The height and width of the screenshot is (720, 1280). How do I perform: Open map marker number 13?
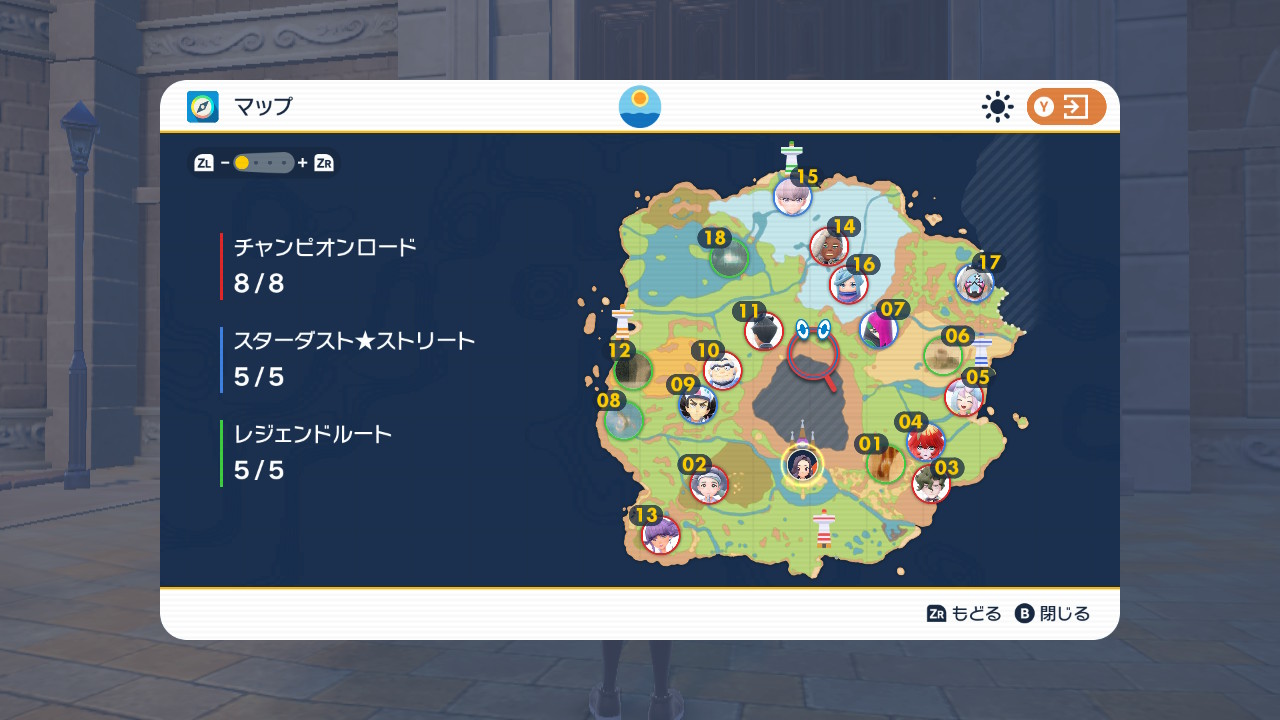pyautogui.click(x=661, y=535)
